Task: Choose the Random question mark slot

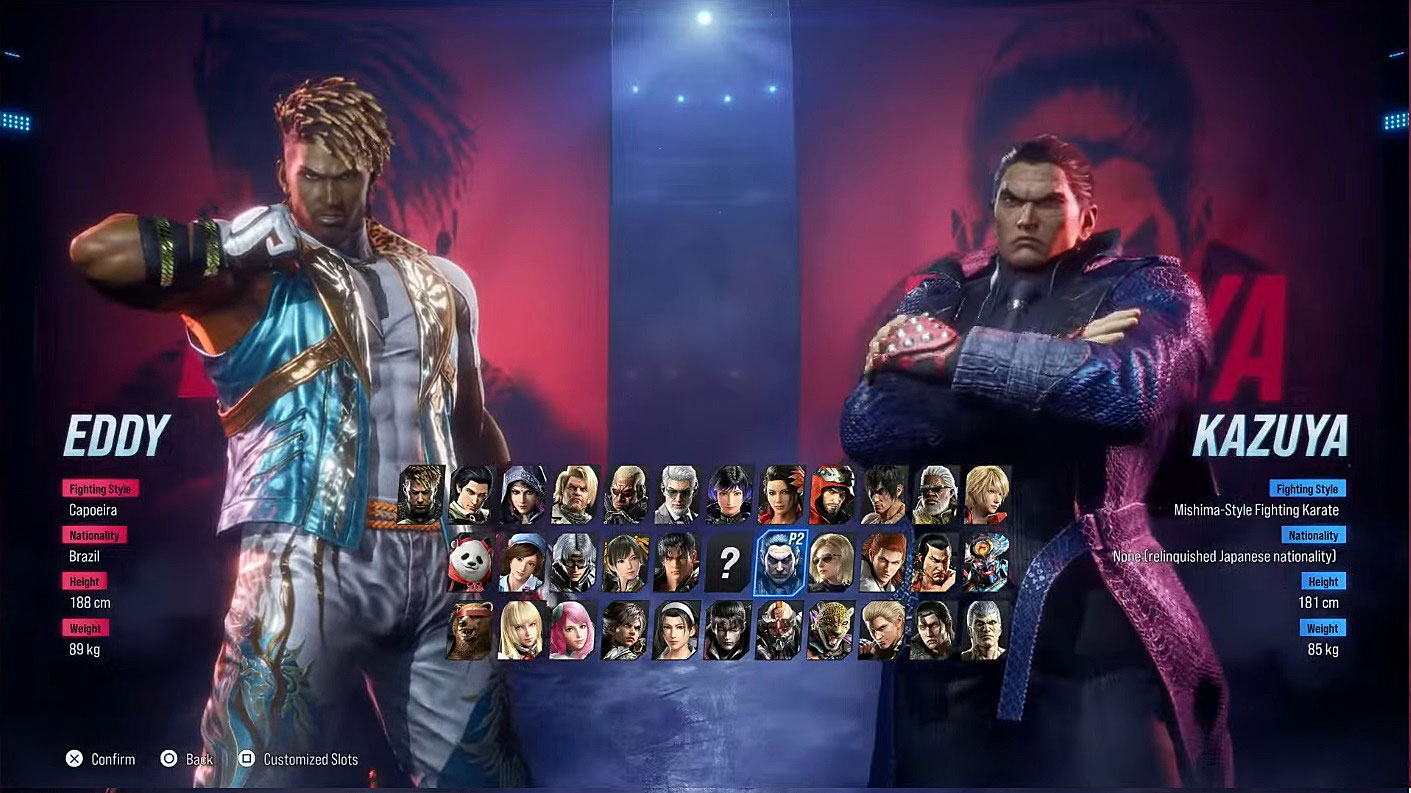Action: [728, 563]
